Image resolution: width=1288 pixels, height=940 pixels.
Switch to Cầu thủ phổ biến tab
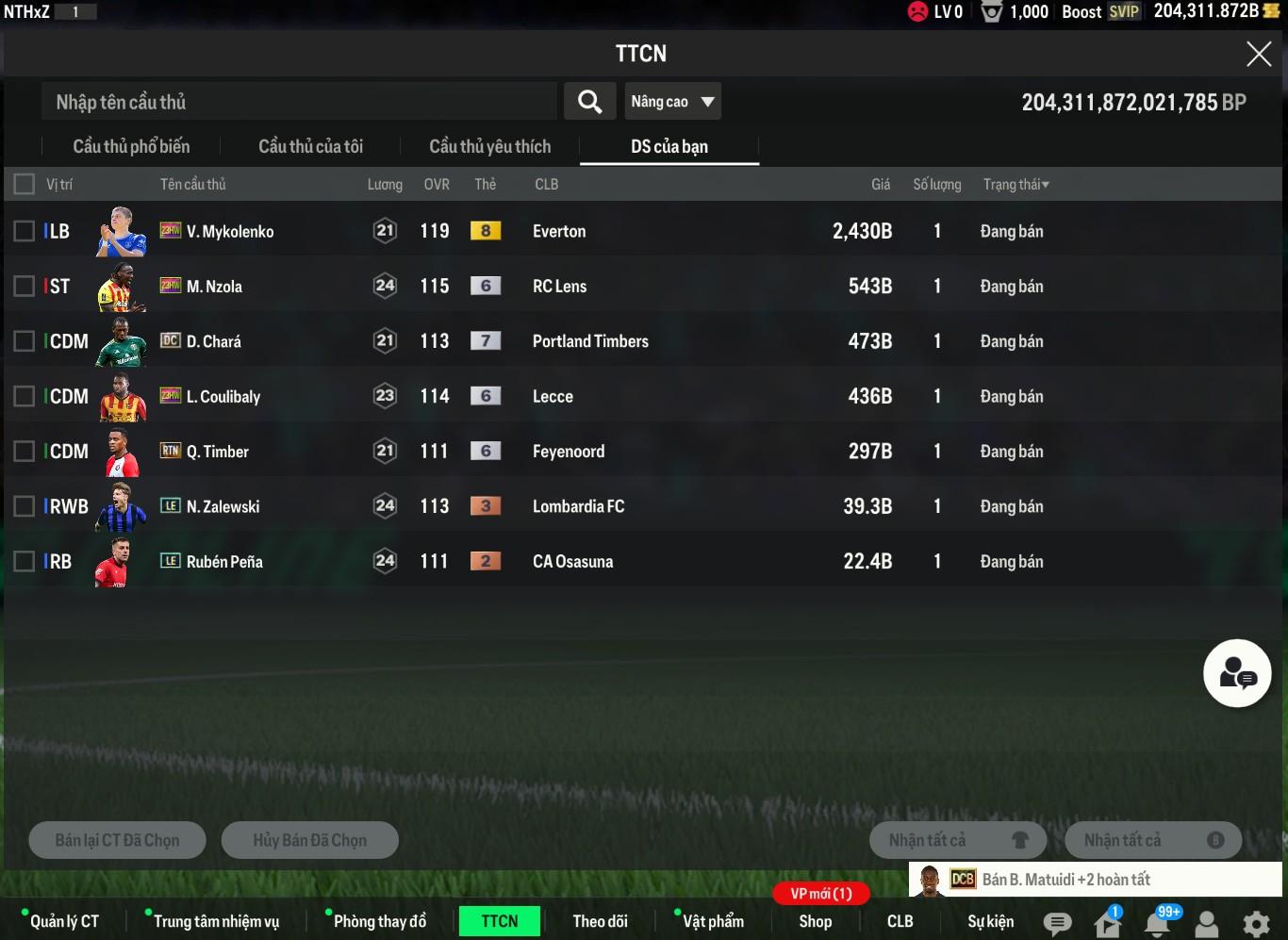(x=131, y=146)
